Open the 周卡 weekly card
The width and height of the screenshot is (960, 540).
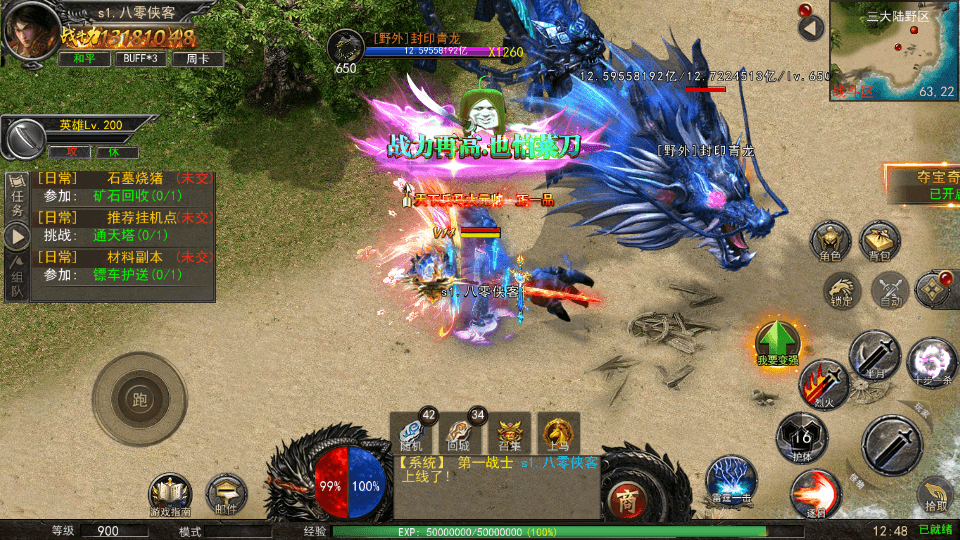197,59
